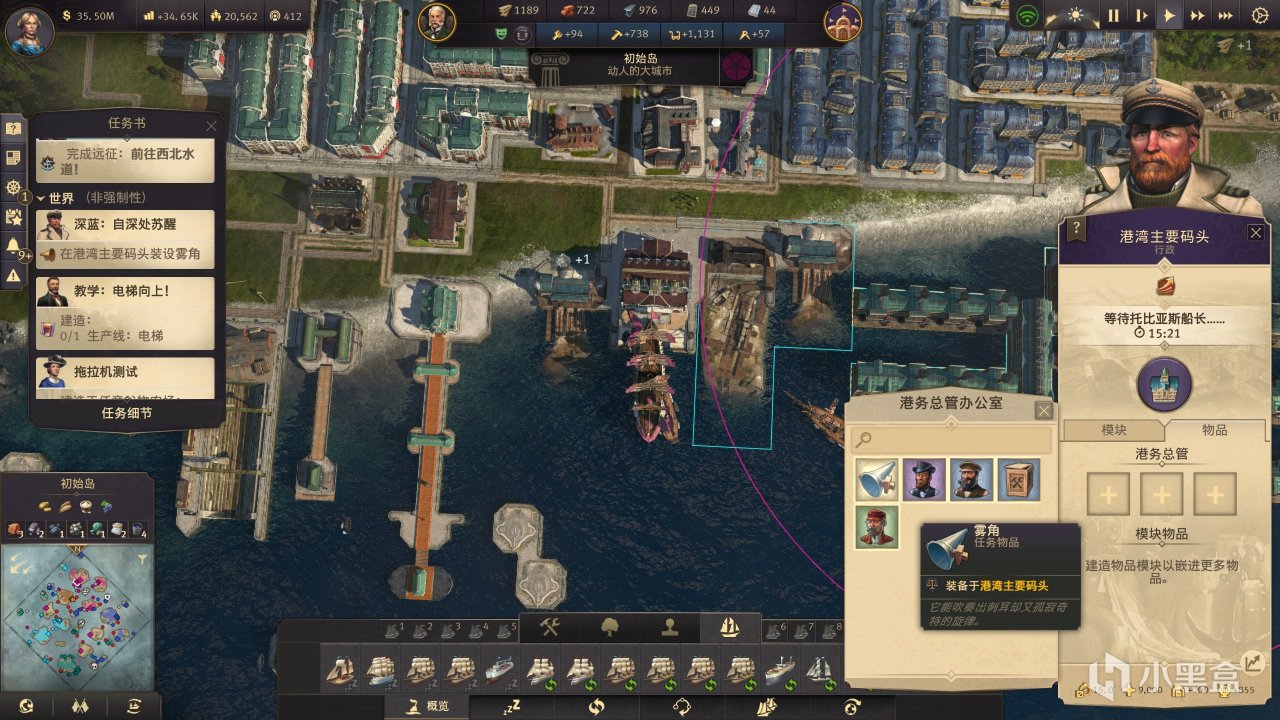Pause the game speed
1280x720 pixels.
pyautogui.click(x=1113, y=15)
